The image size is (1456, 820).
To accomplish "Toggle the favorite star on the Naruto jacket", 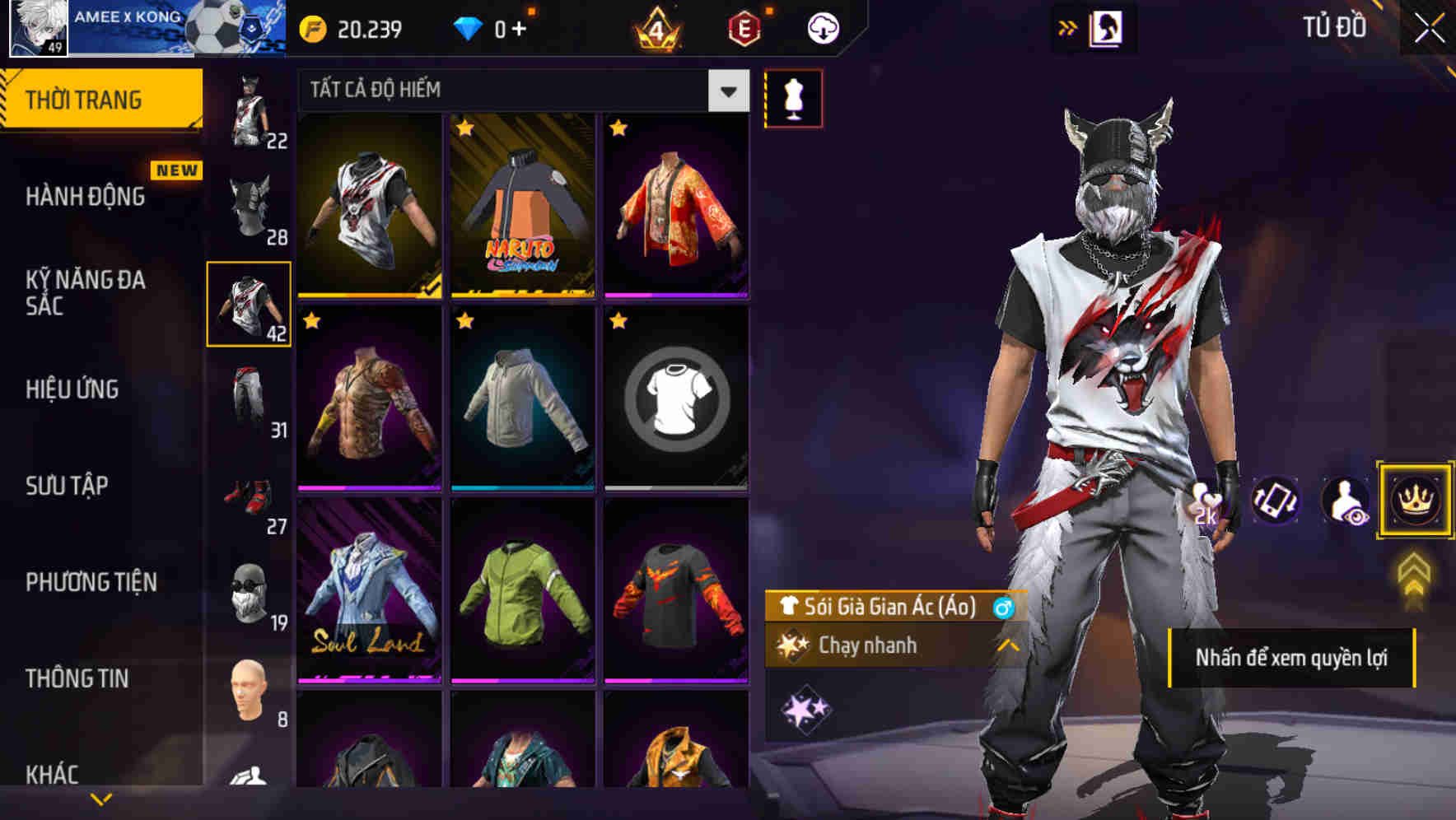I will (465, 128).
